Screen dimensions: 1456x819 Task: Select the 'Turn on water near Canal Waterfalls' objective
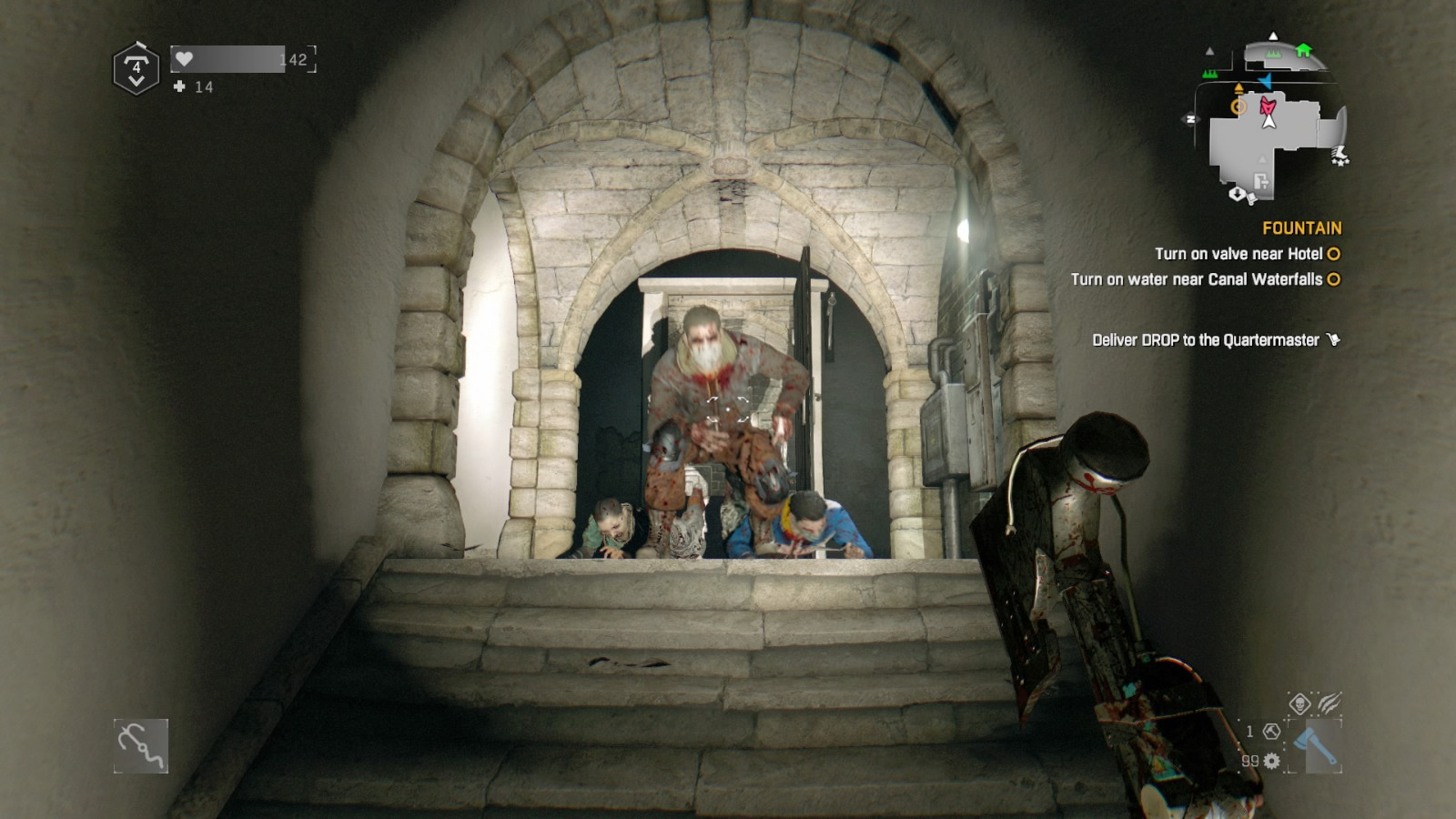tap(1197, 279)
